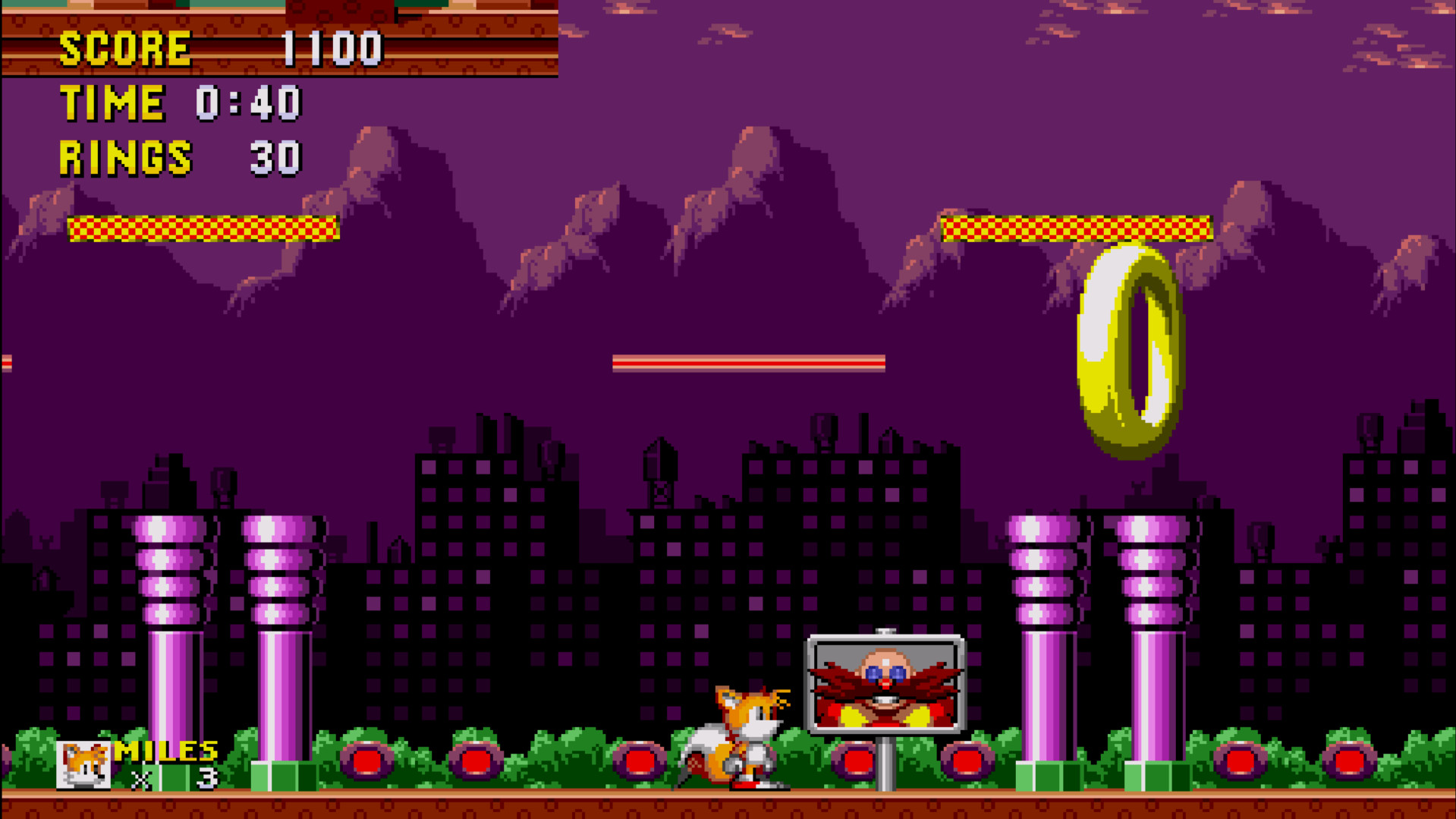Image resolution: width=1456 pixels, height=819 pixels.
Task: Click the thin red floating platform
Action: [x=751, y=363]
